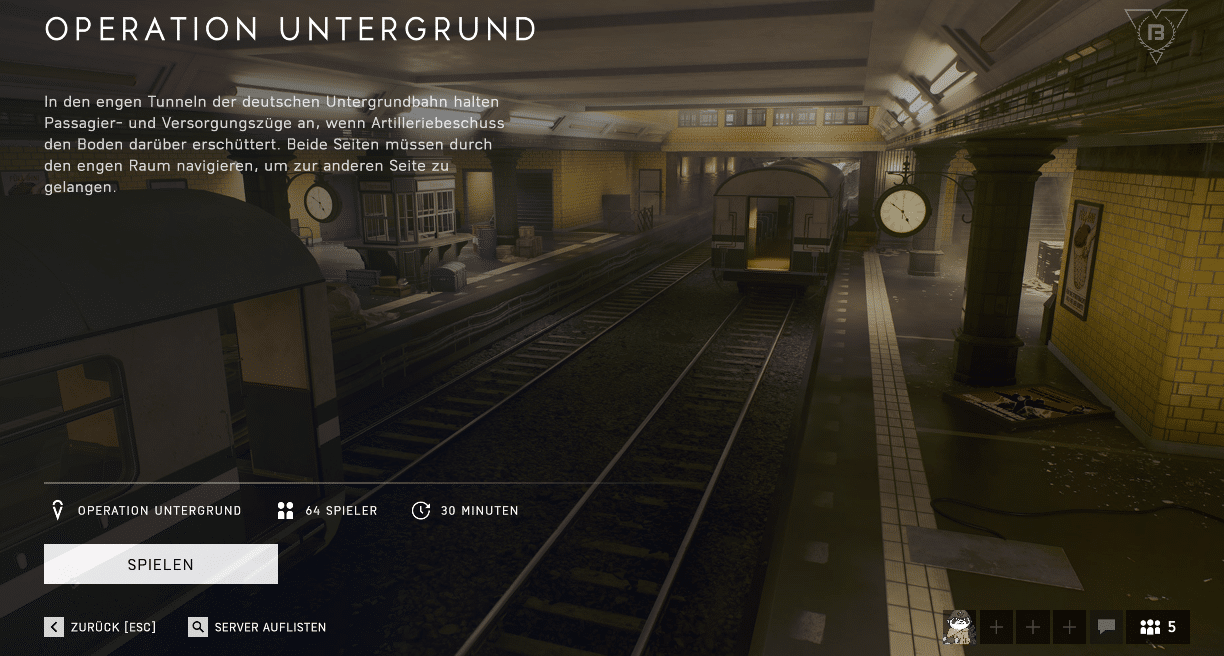1224x656 pixels.
Task: Show the friends list with count 5
Action: tap(1158, 627)
